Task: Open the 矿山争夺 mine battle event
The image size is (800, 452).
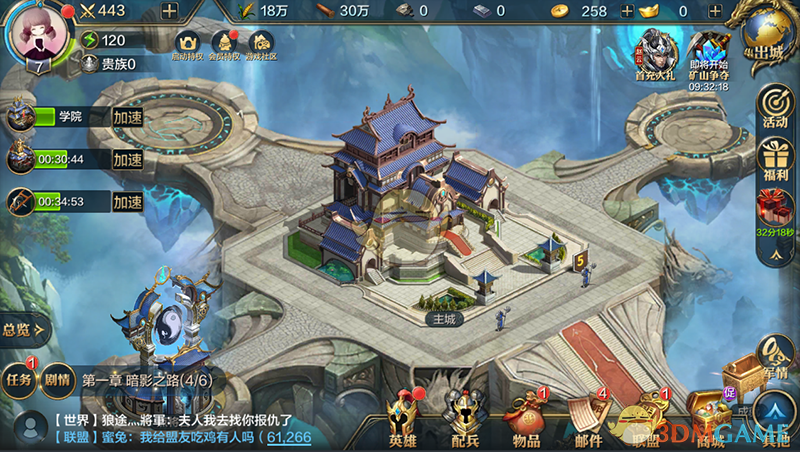Action: pyautogui.click(x=708, y=54)
